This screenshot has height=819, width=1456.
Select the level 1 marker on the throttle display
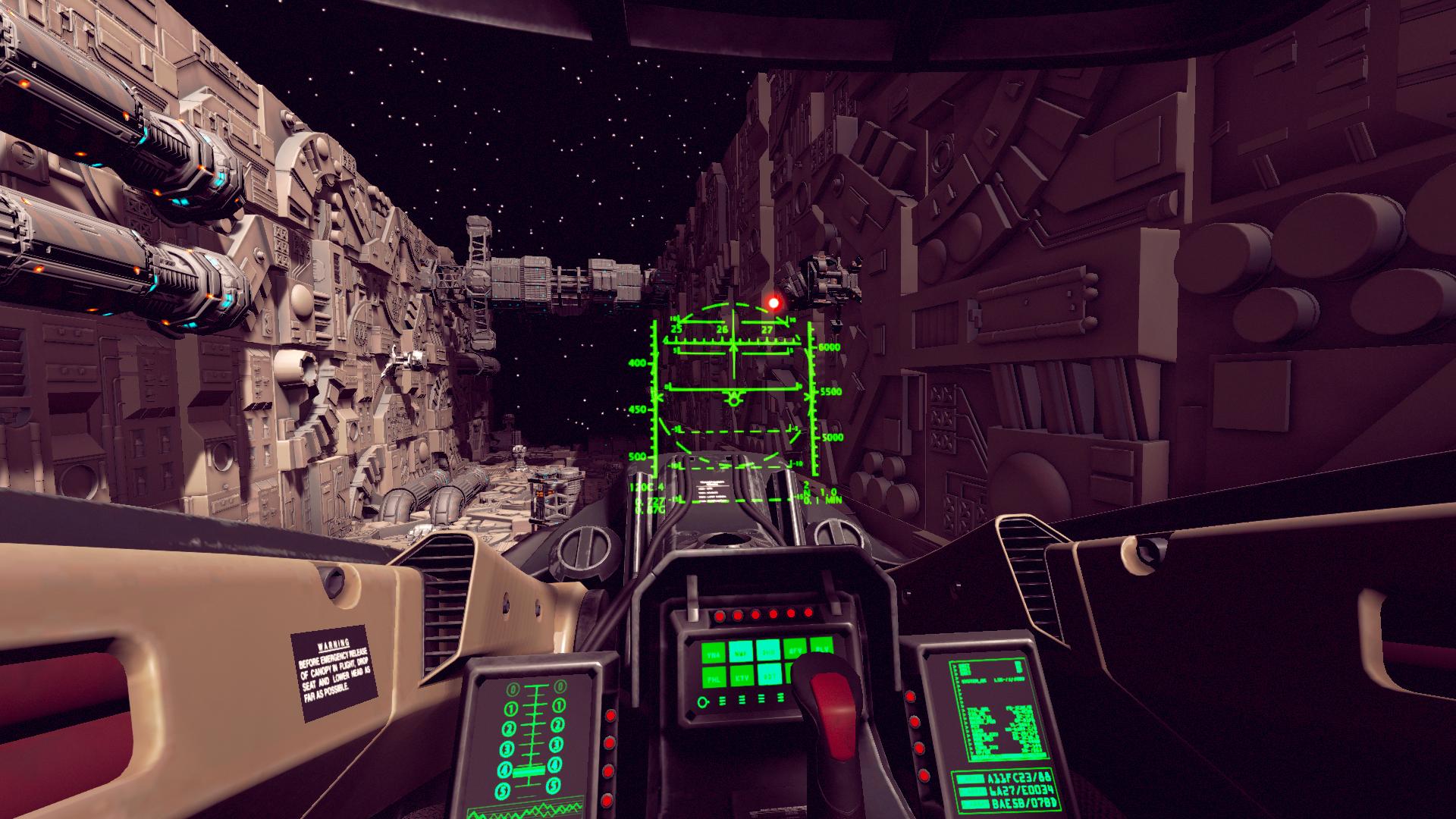tap(511, 708)
